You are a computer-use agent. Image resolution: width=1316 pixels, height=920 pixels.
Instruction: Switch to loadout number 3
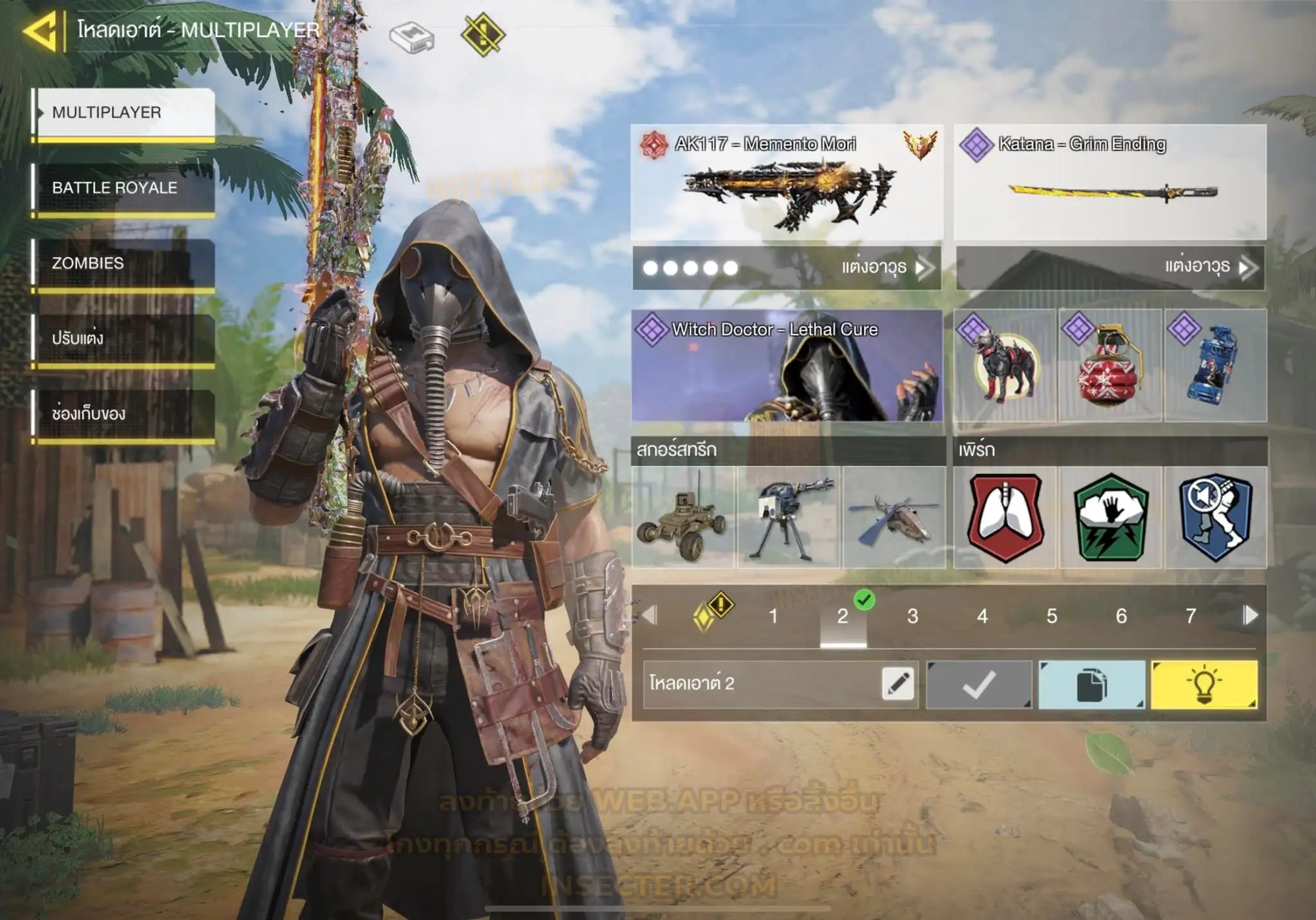(x=912, y=617)
